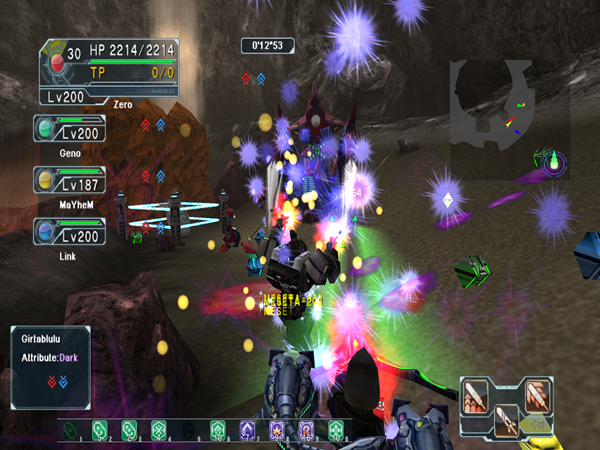Use the left sword attack action
The image size is (600, 450).
click(477, 393)
